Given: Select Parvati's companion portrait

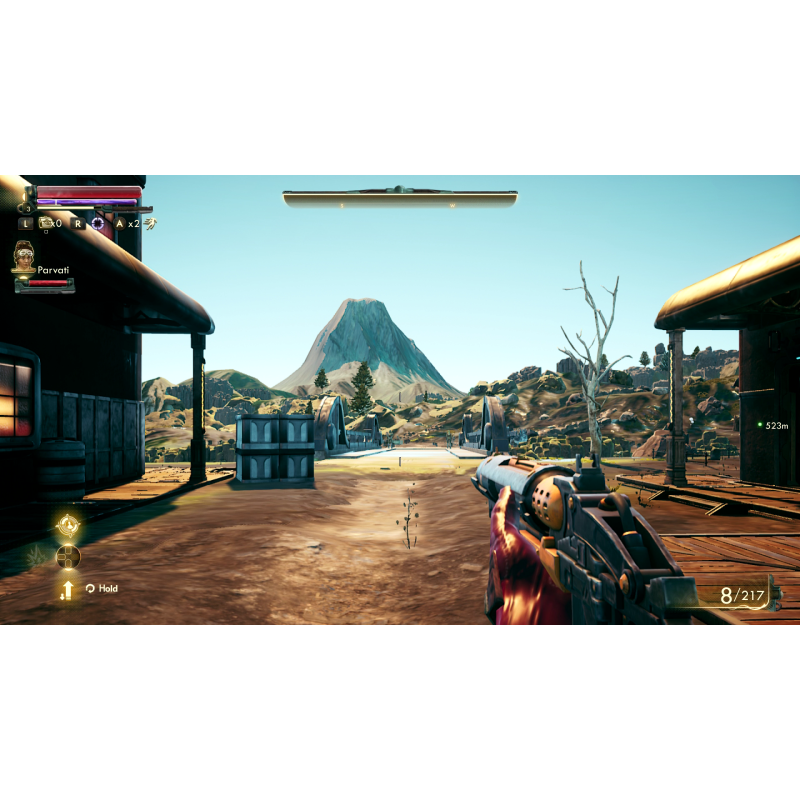Looking at the screenshot, I should pos(24,255).
